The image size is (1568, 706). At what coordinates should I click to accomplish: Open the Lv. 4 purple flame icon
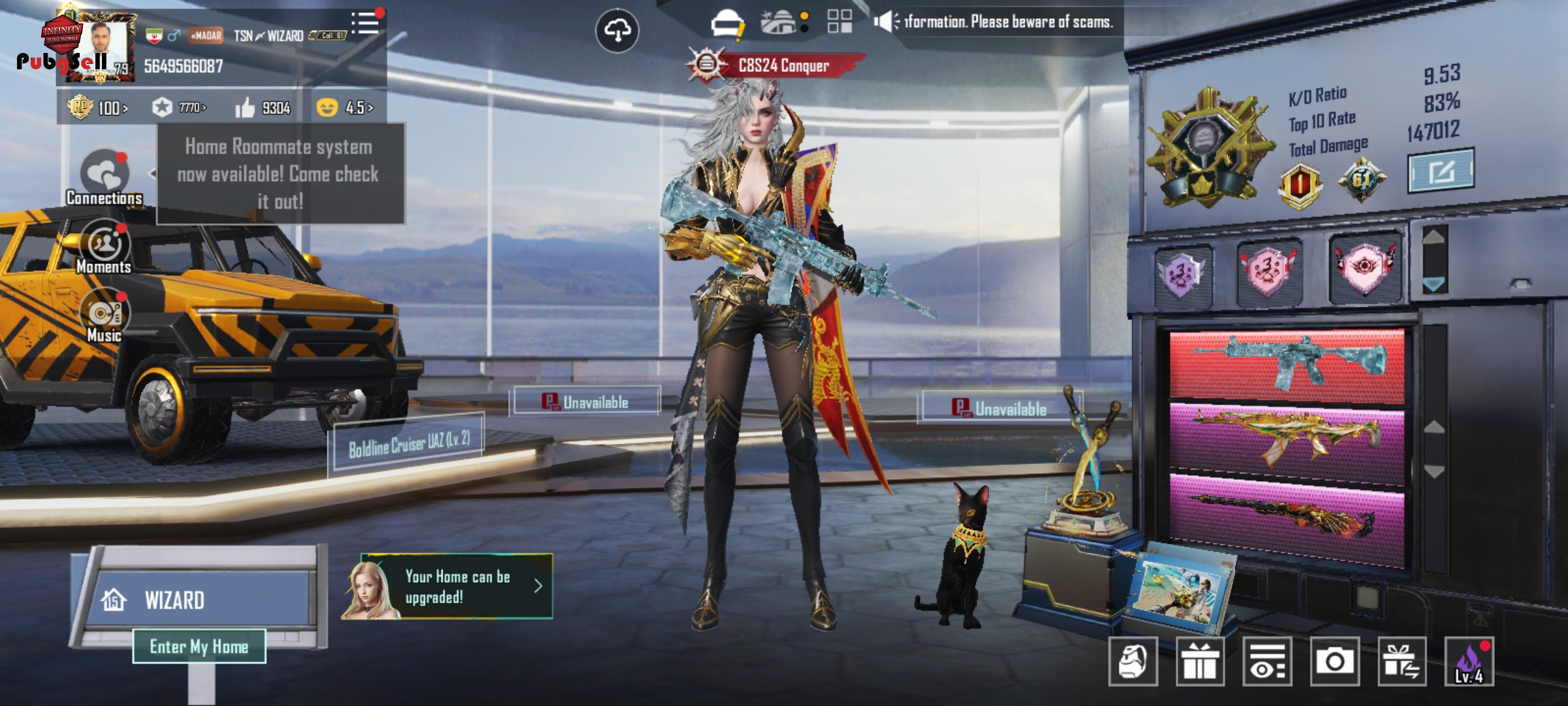[1469, 662]
